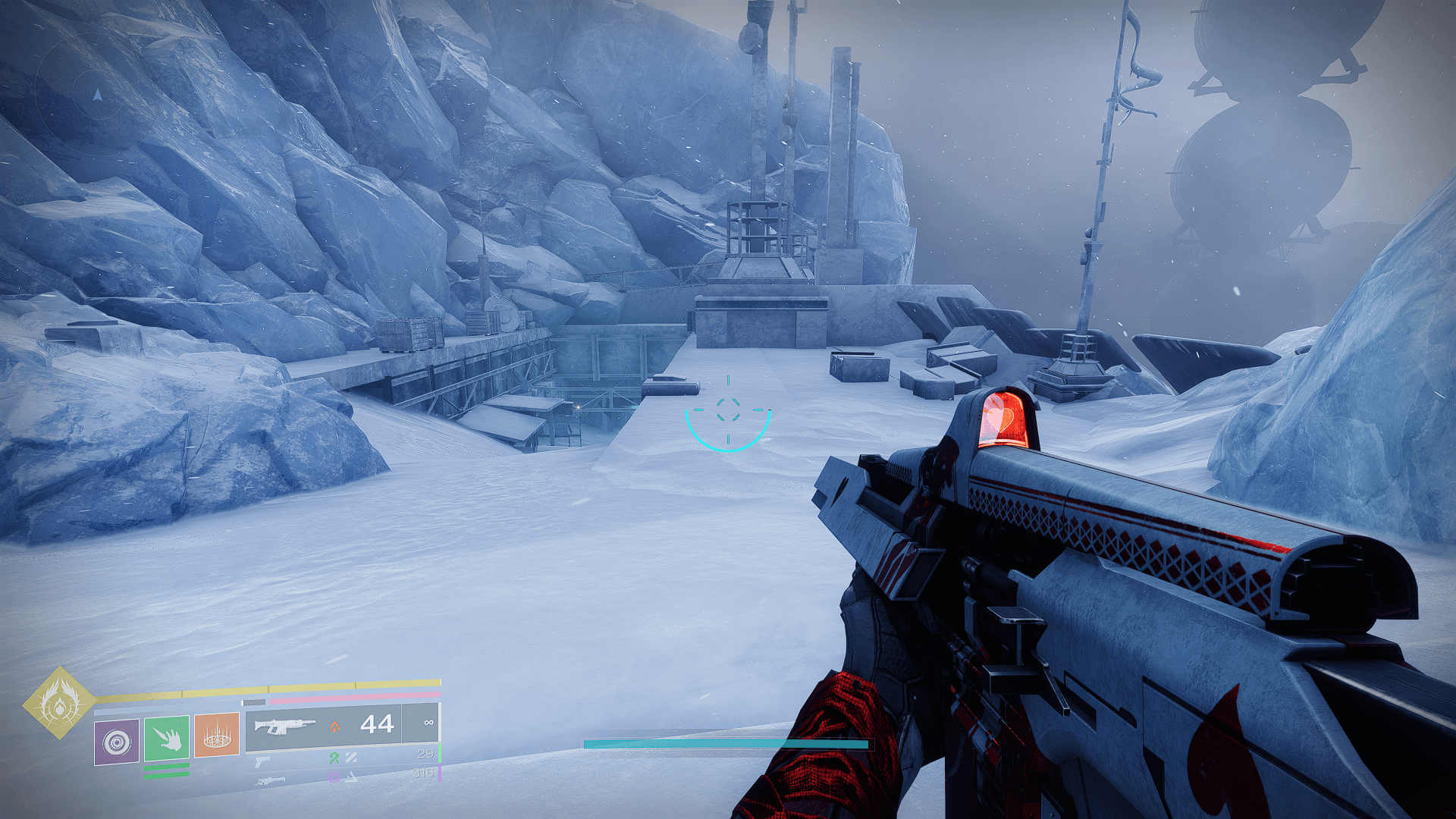Image resolution: width=1456 pixels, height=819 pixels.
Task: Swap to the heavy weapon in reserve
Action: click(x=270, y=780)
